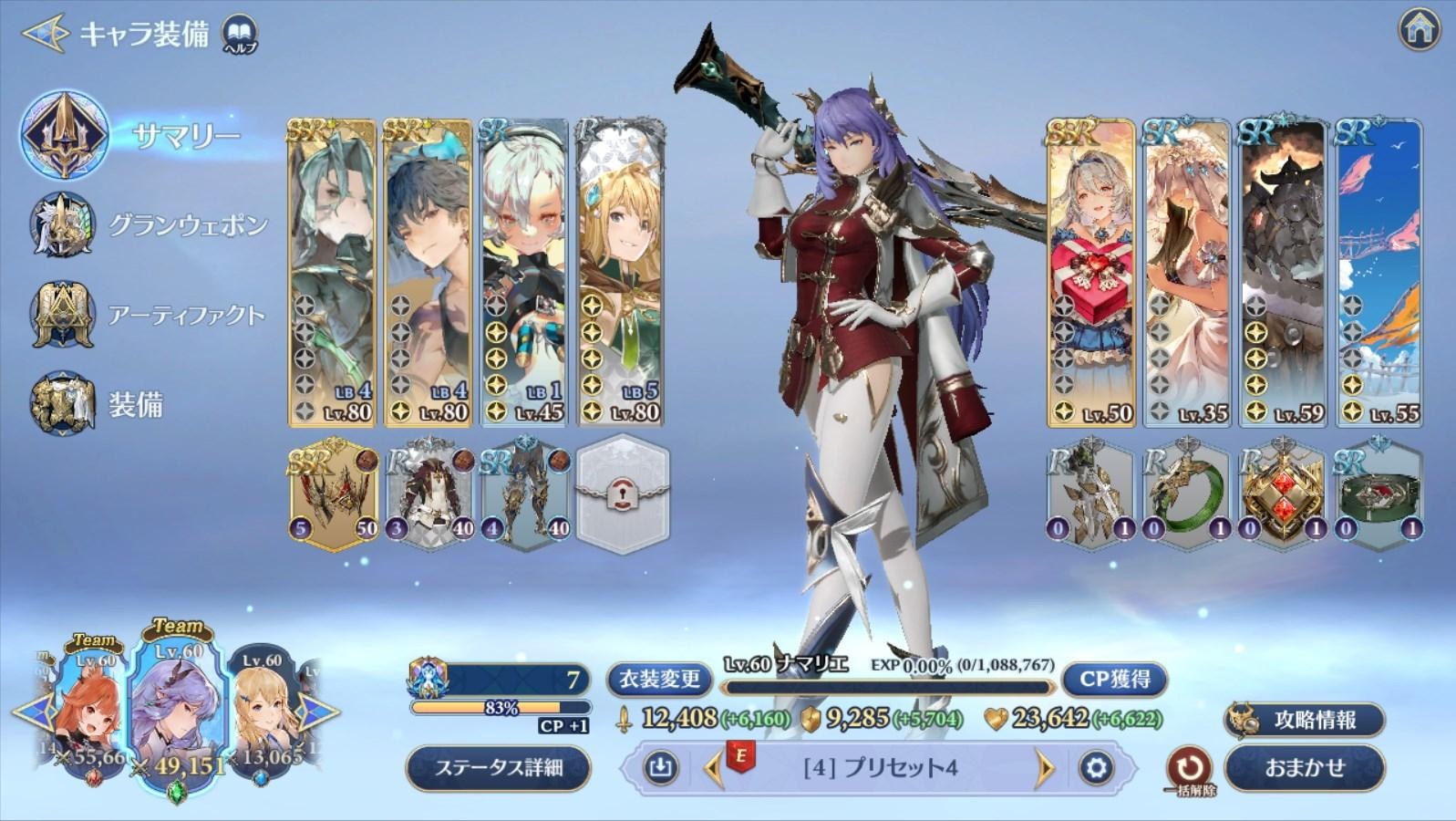Advance to the next preset arrow
The height and width of the screenshot is (821, 1456).
click(x=1045, y=768)
